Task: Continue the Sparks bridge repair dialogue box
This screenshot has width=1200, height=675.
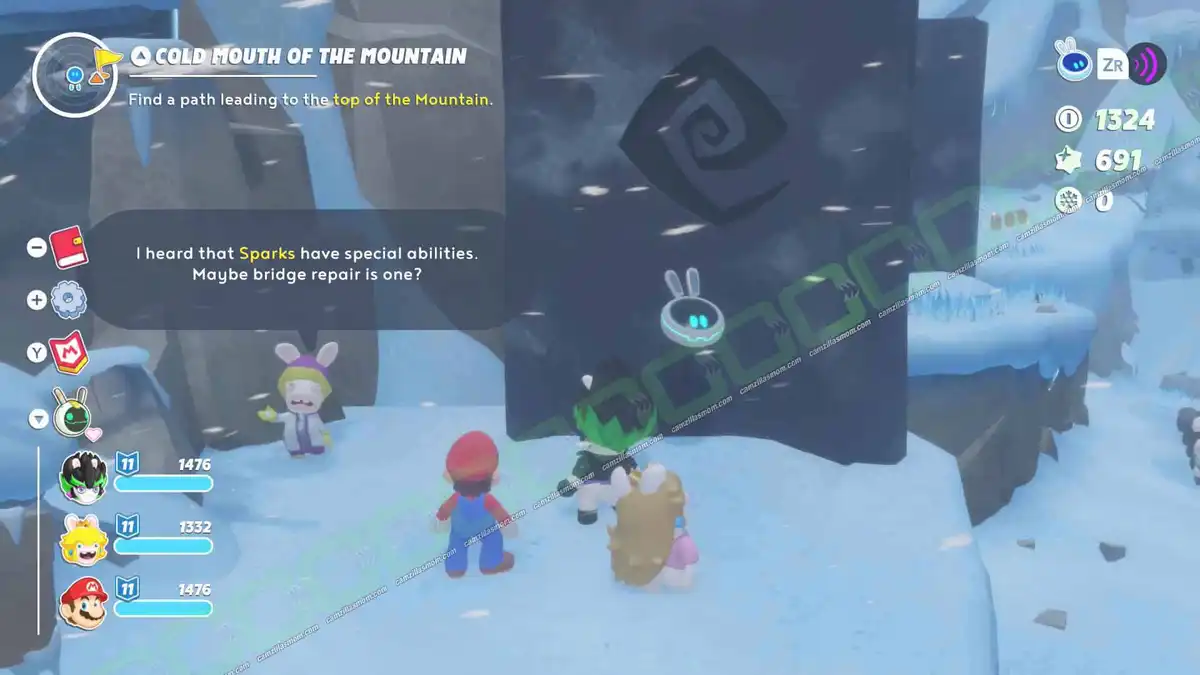Action: pos(306,265)
